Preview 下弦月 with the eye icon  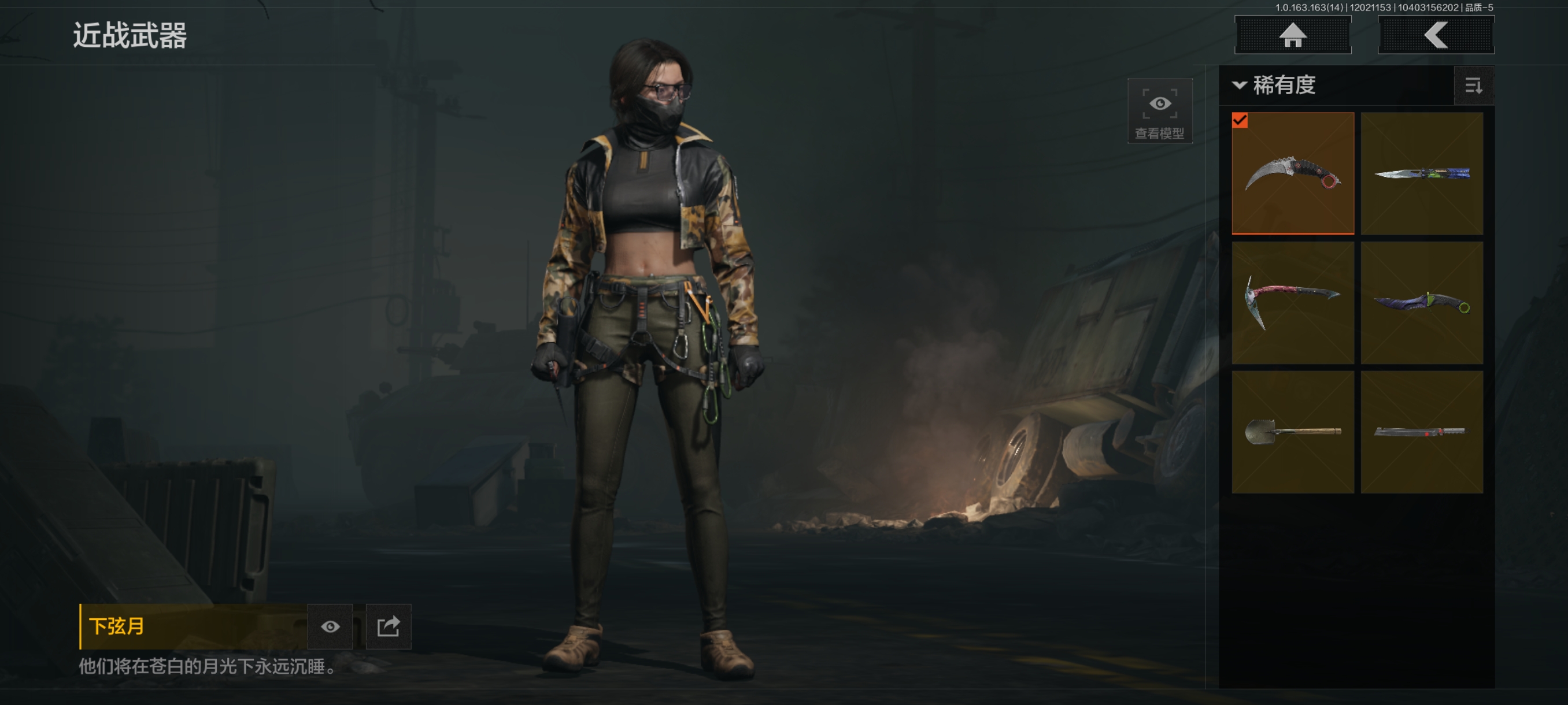tap(330, 626)
